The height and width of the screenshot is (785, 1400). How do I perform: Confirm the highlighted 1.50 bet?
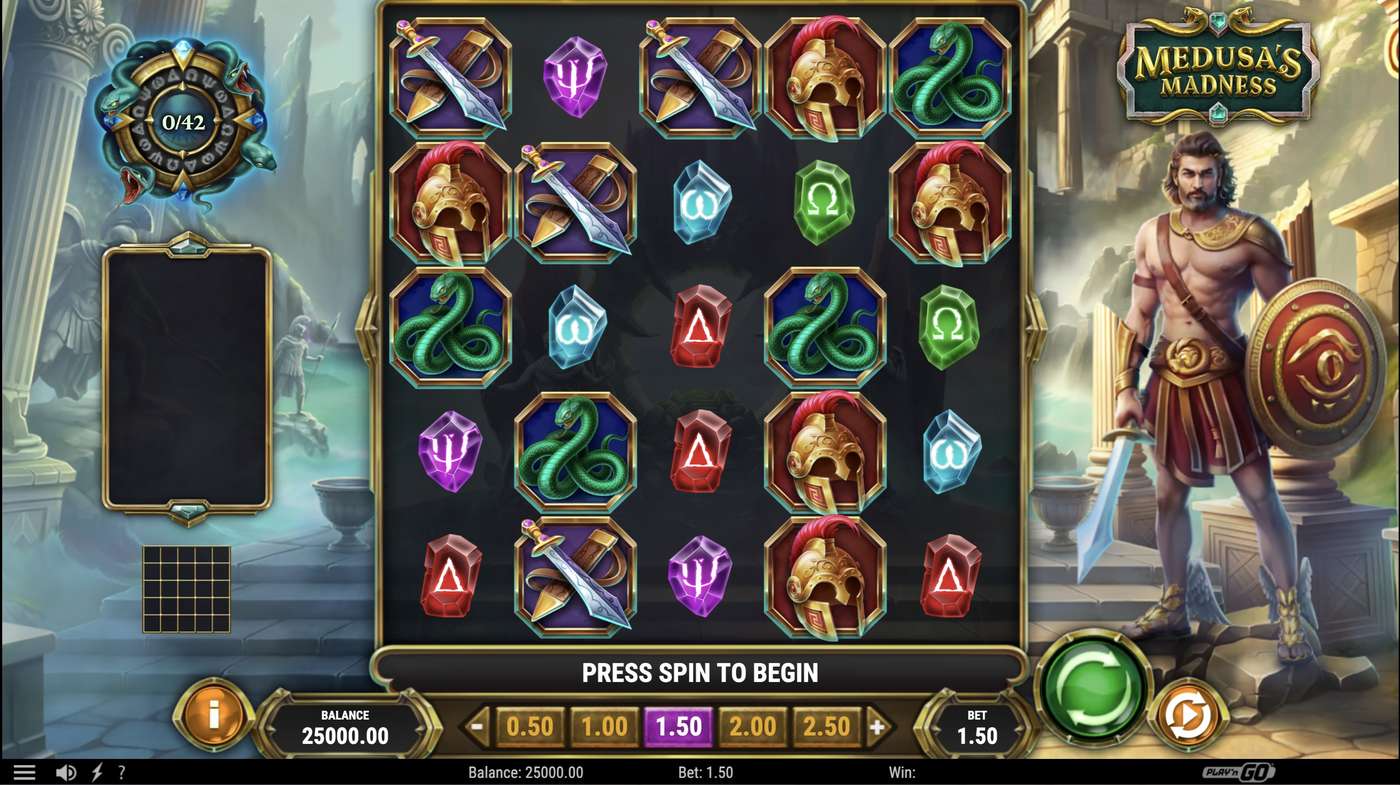(679, 727)
